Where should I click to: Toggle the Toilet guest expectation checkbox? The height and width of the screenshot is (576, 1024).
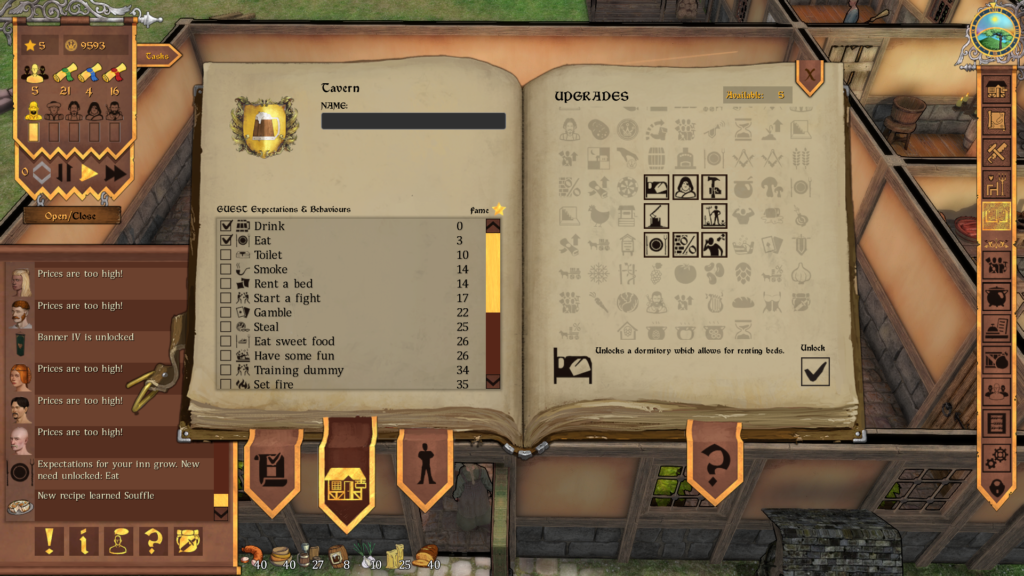[226, 255]
